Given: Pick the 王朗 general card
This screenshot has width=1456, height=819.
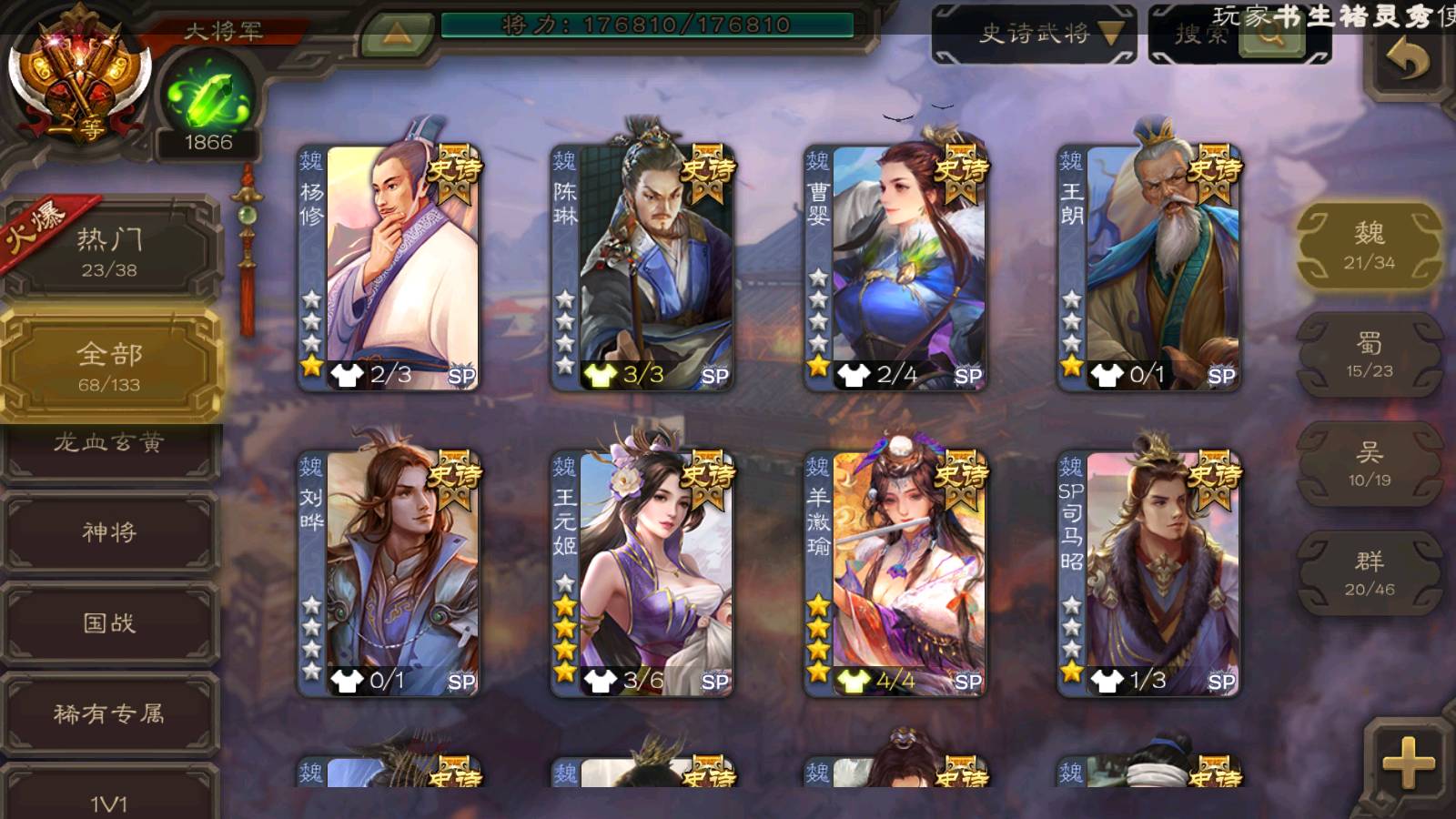Looking at the screenshot, I should click(x=1149, y=268).
